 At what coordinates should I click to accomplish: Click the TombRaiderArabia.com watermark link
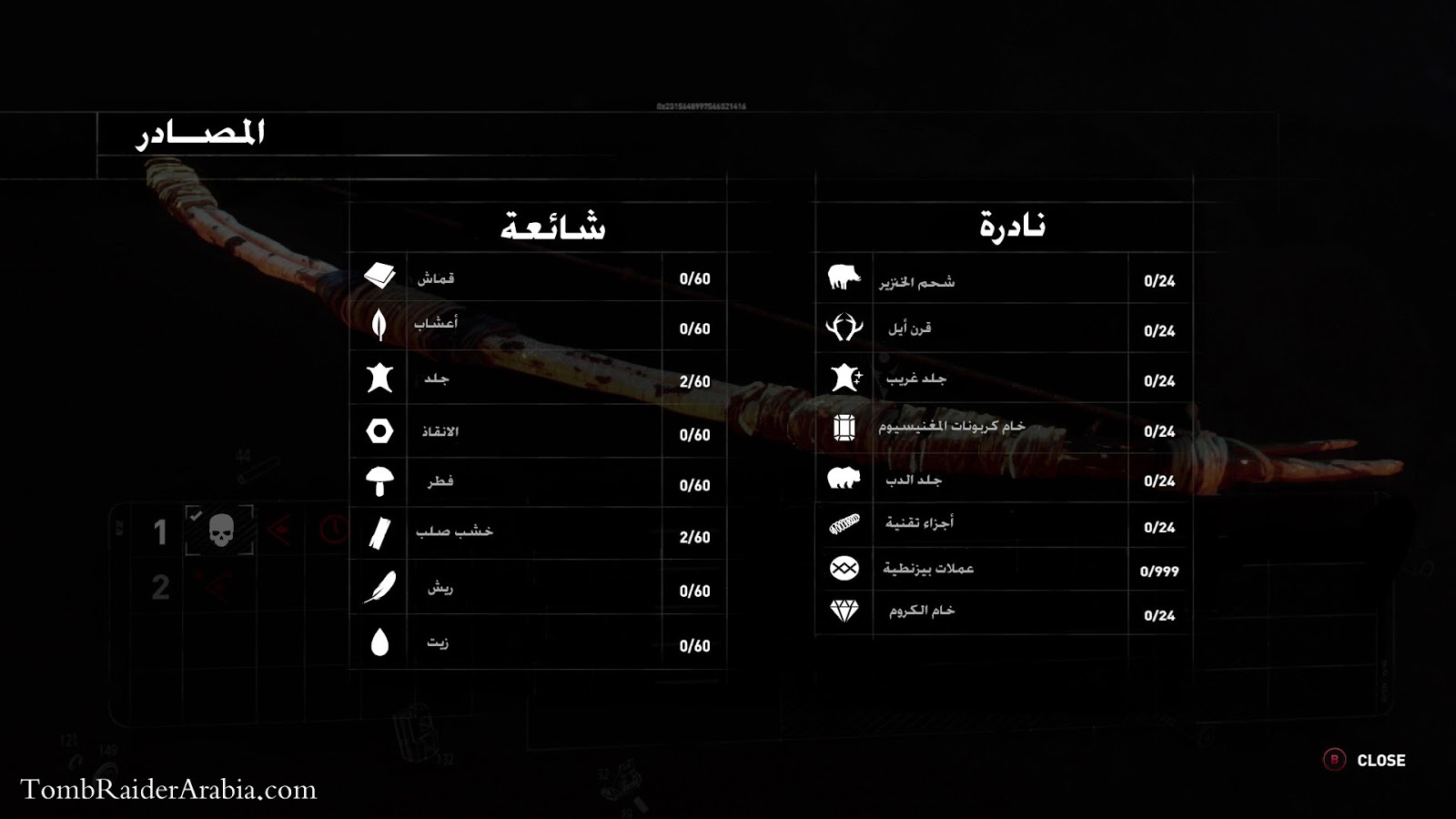click(x=167, y=789)
